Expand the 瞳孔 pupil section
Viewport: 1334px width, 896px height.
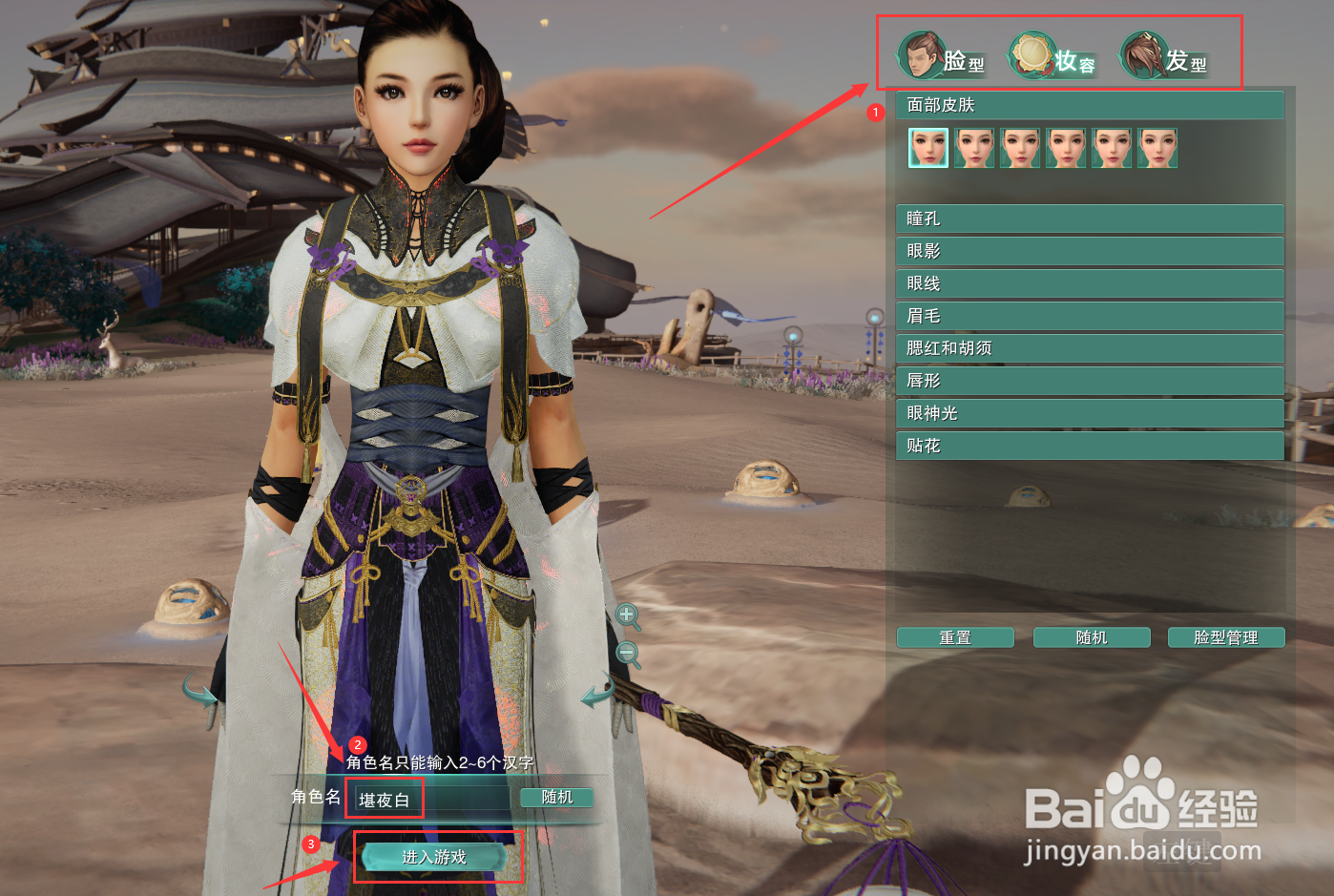[x=1089, y=219]
